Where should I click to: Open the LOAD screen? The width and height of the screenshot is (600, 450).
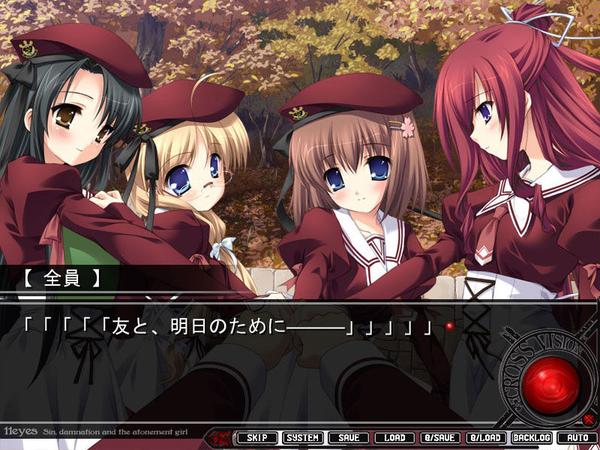tap(393, 438)
